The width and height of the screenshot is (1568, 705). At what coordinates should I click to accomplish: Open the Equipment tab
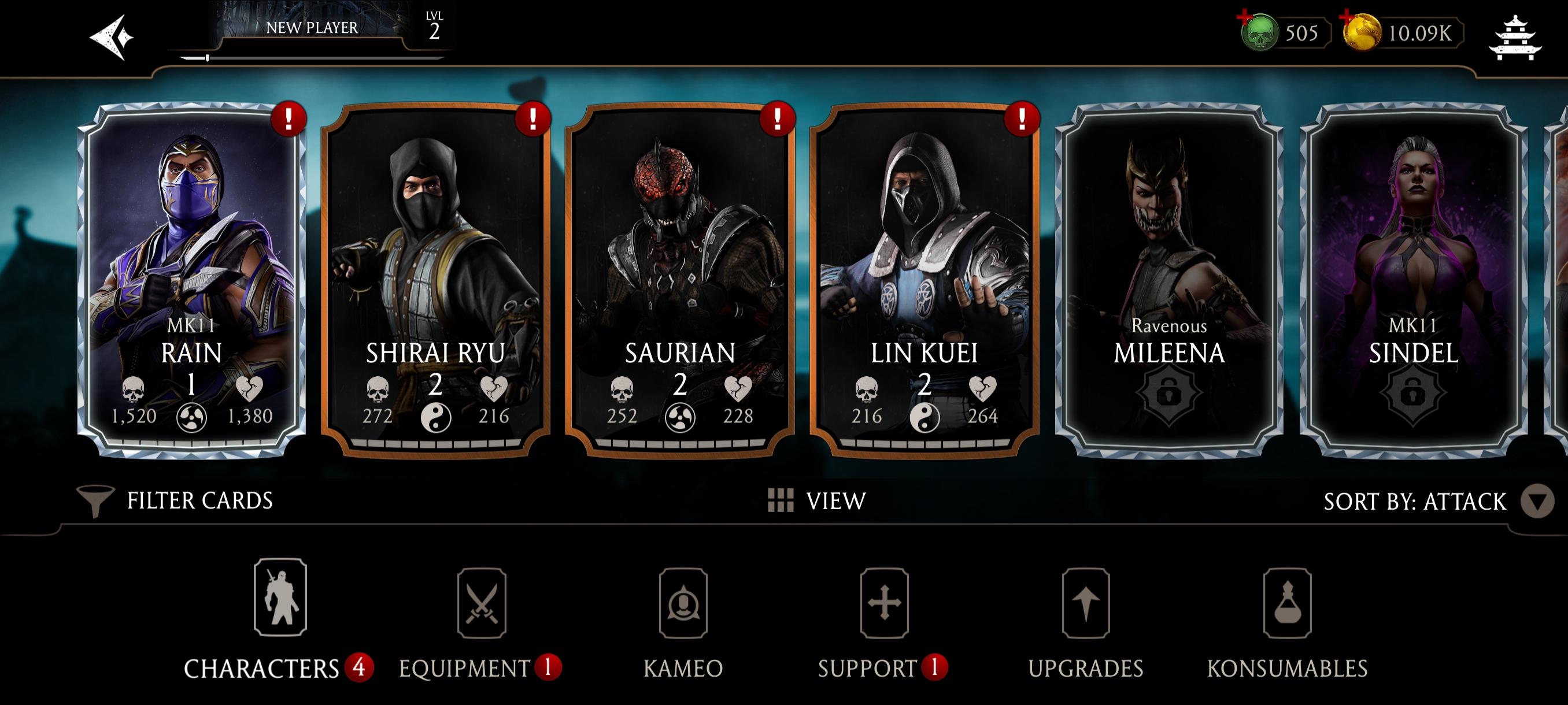point(481,621)
